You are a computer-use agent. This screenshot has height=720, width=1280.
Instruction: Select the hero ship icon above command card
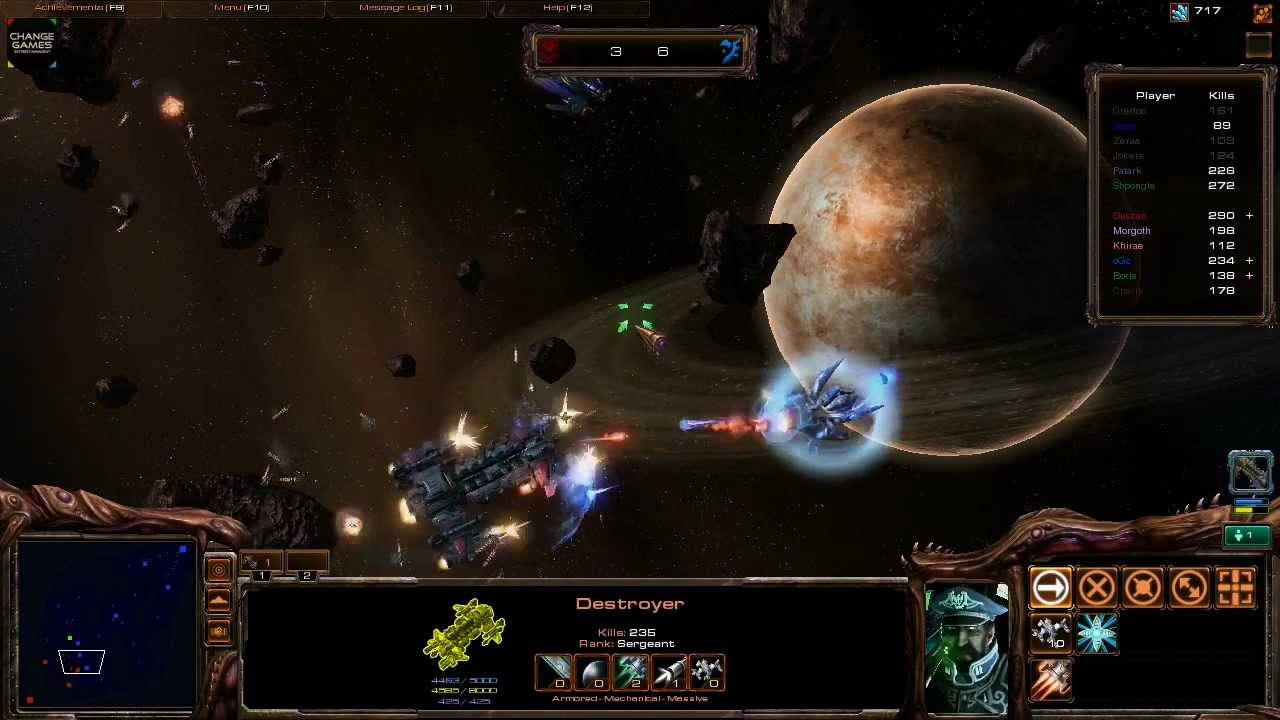click(x=1250, y=472)
